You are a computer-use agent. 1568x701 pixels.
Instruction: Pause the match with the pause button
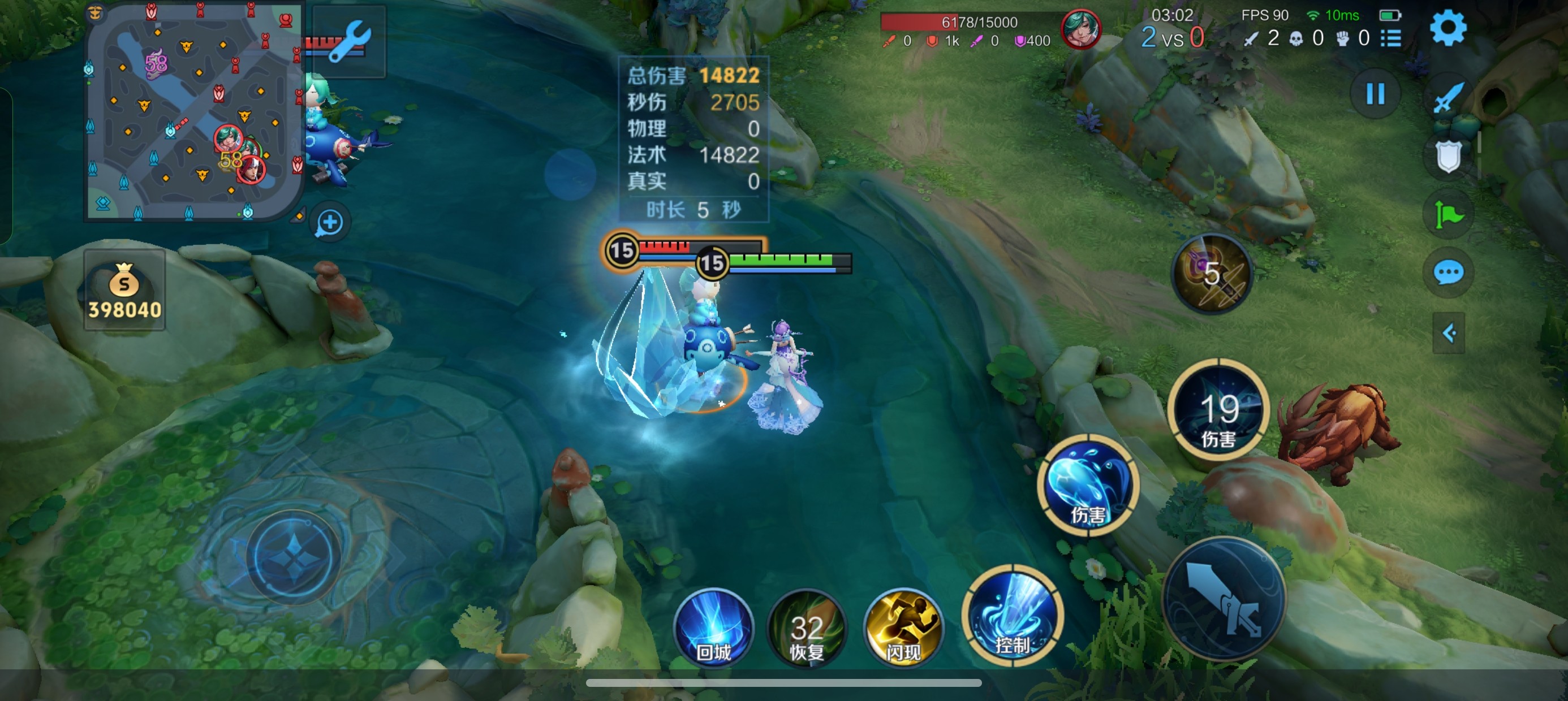[x=1375, y=94]
